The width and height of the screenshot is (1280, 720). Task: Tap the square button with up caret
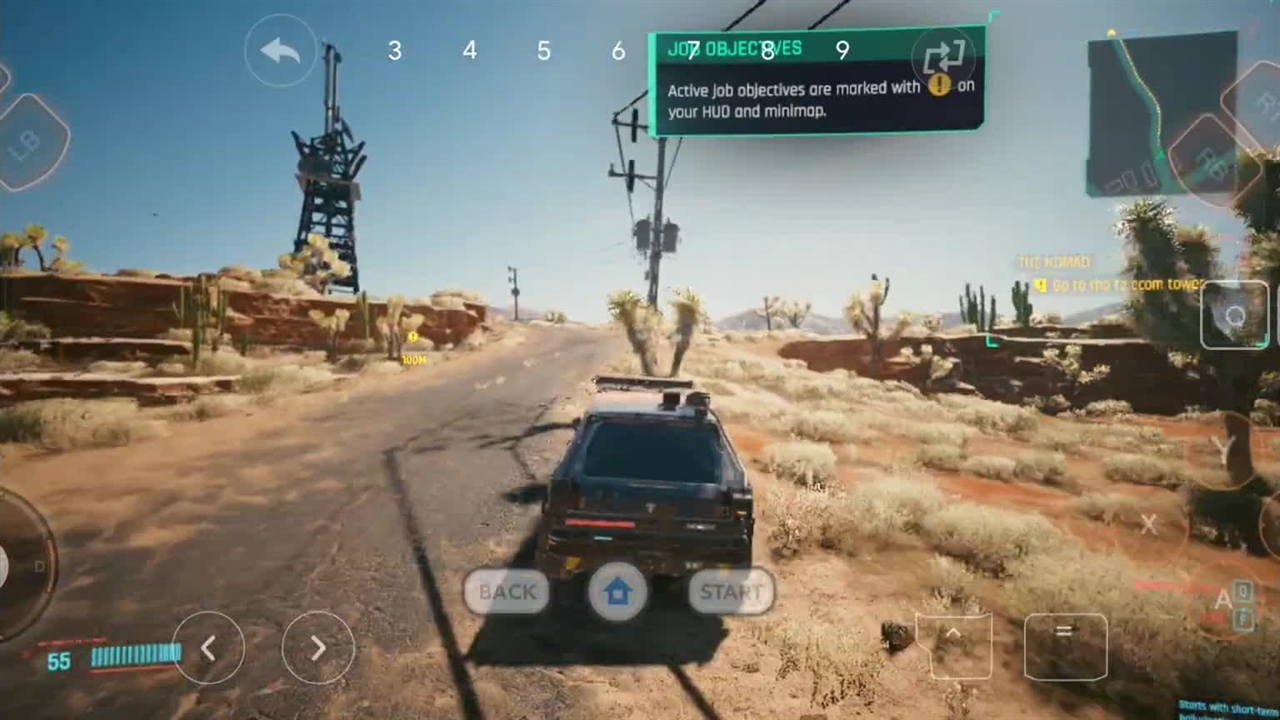click(953, 646)
